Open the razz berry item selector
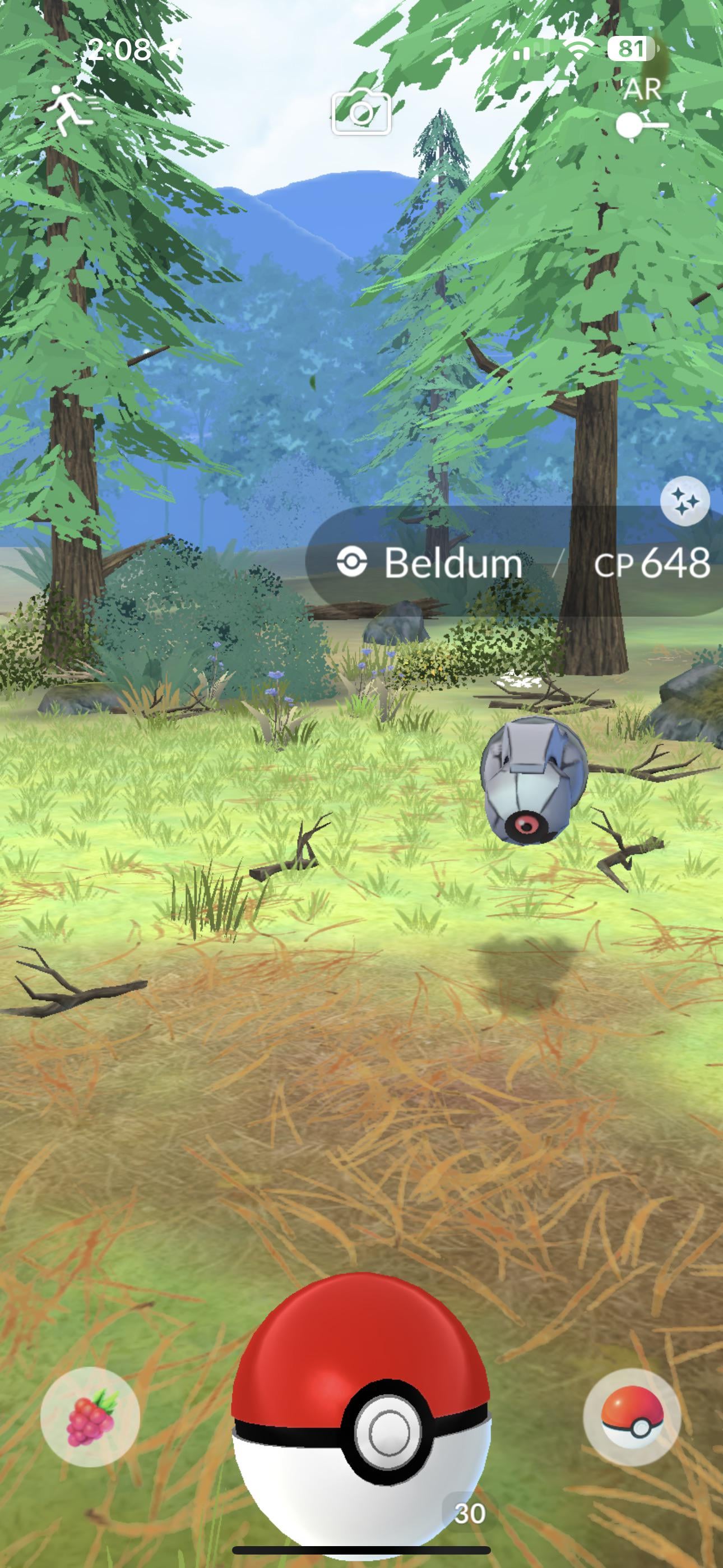Image resolution: width=723 pixels, height=1568 pixels. coord(90,1417)
